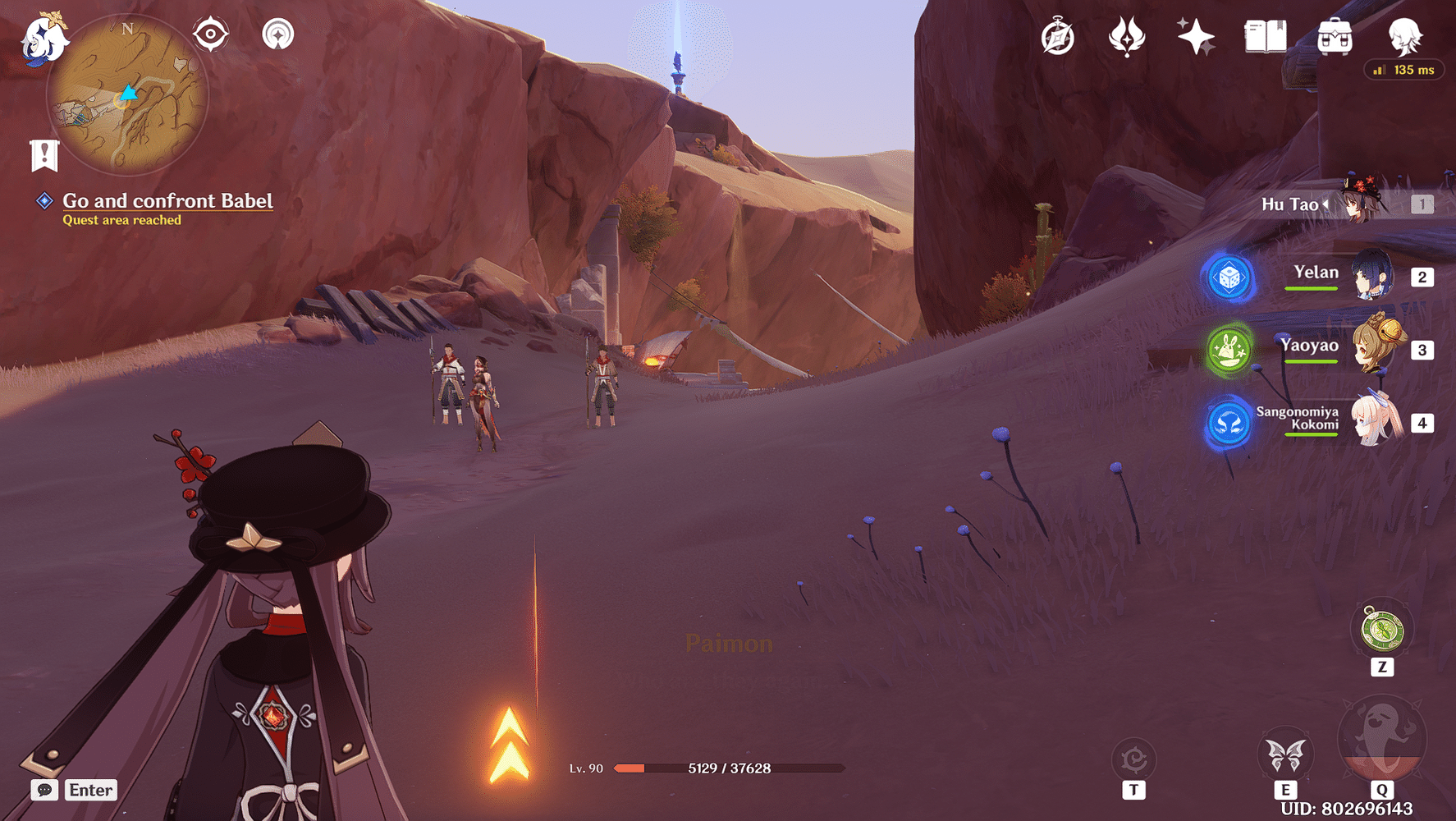Image resolution: width=1456 pixels, height=821 pixels.
Task: Open the adventurer handbook book icon
Action: 1265,37
